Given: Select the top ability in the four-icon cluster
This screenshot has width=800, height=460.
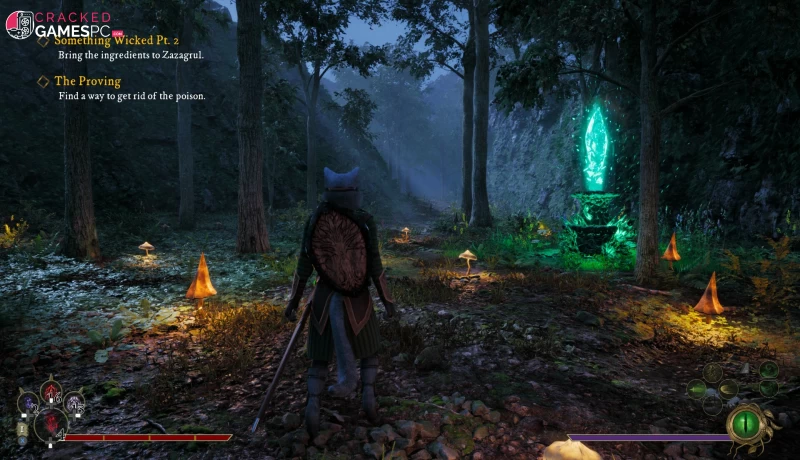Looking at the screenshot, I should (x=712, y=371).
